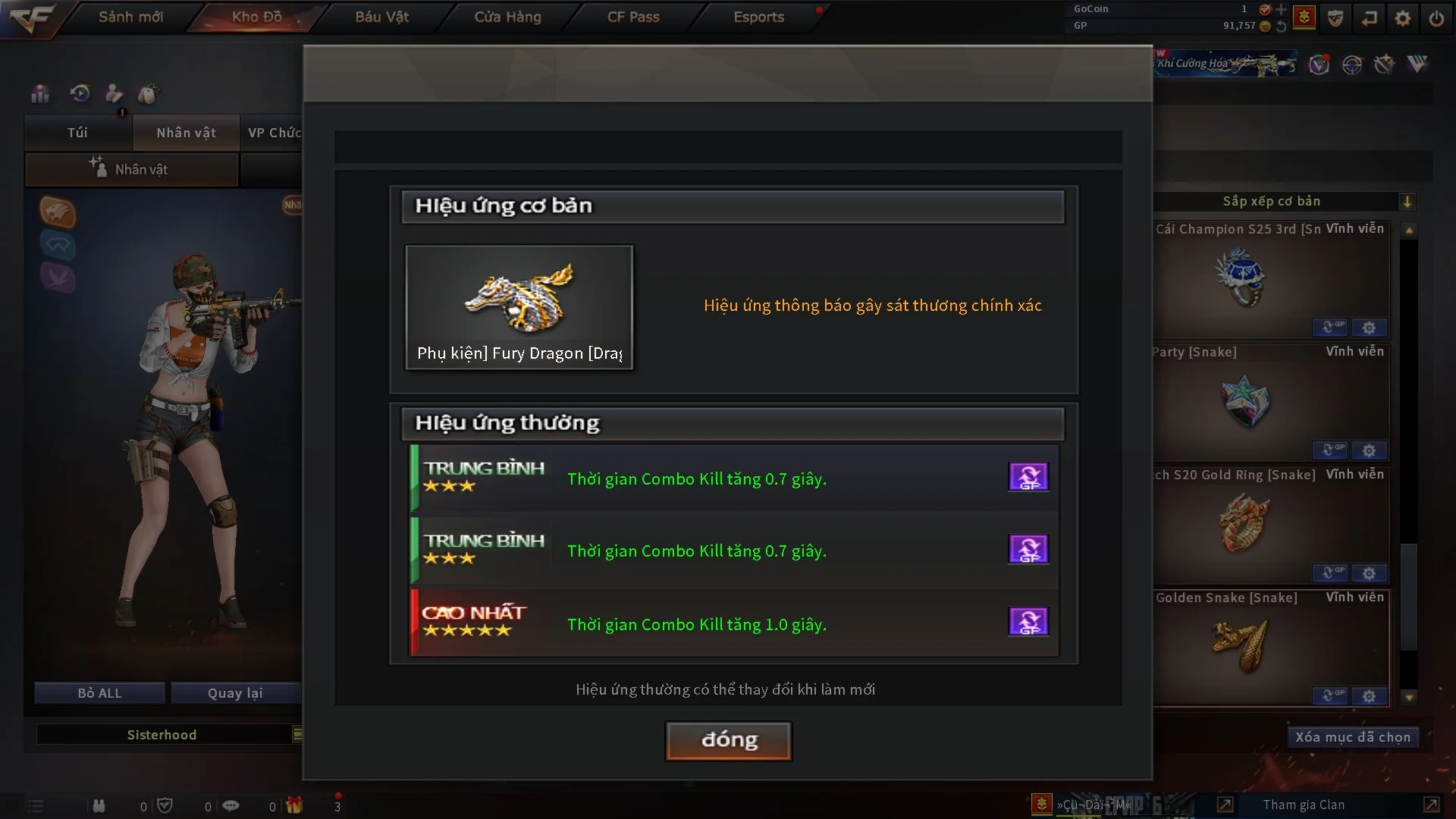Open the gear settings icon in top bar

(x=1402, y=18)
